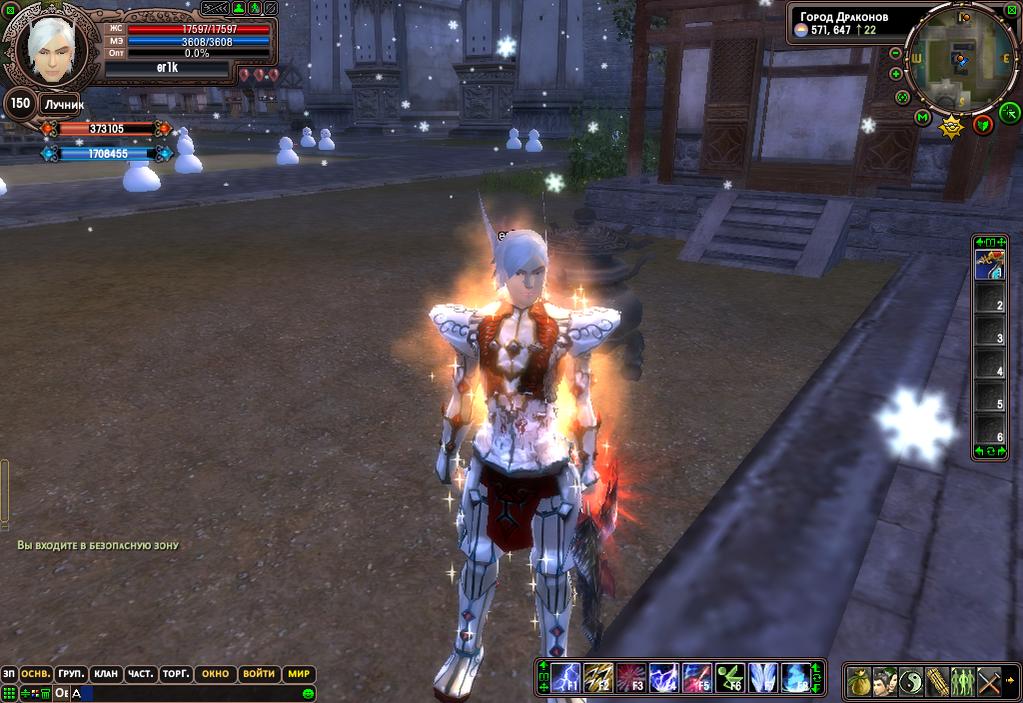Select the ЧАСТ. chat tab
The width and height of the screenshot is (1023, 703).
140,674
